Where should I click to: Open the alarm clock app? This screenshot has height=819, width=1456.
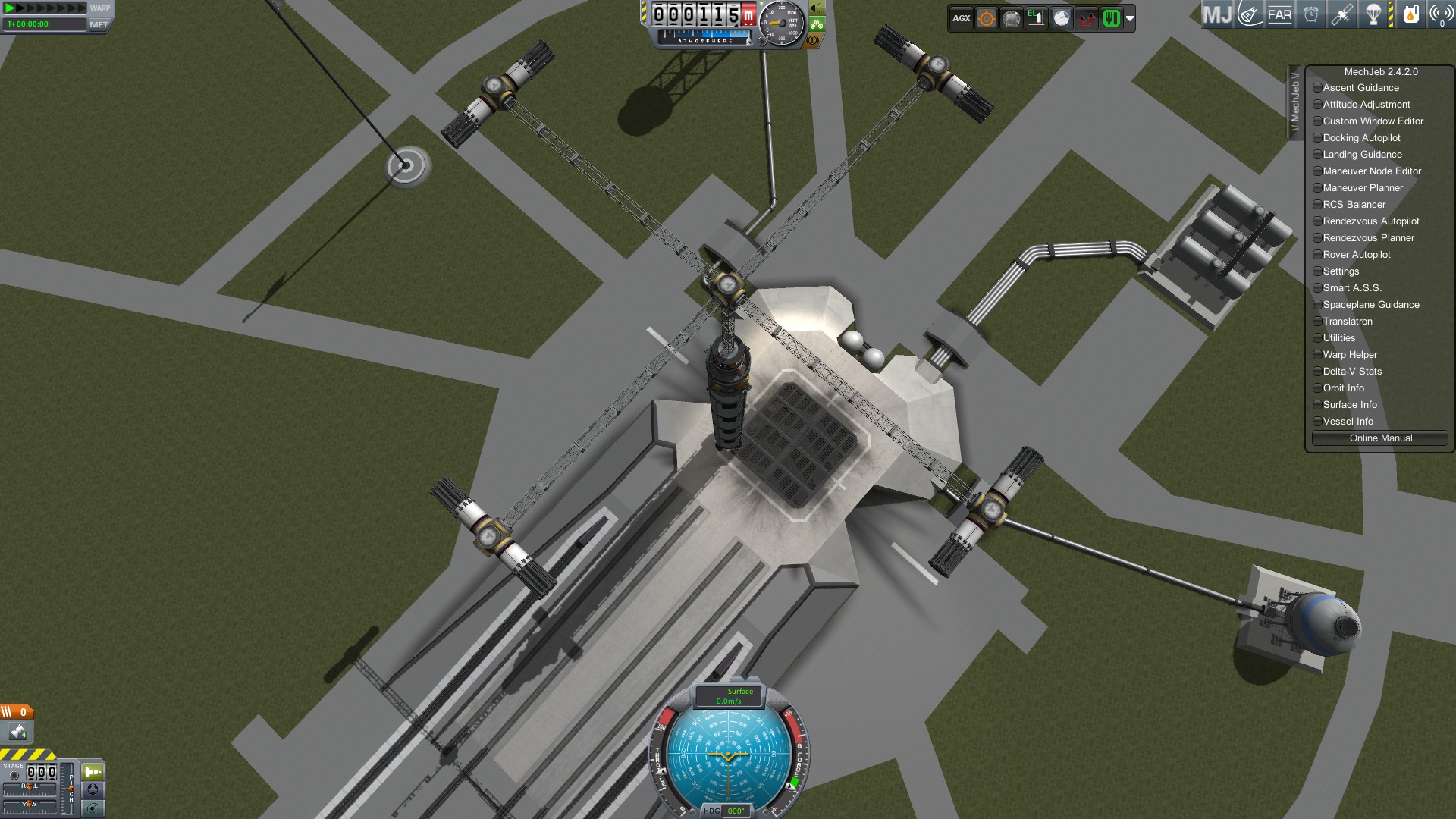[1311, 14]
